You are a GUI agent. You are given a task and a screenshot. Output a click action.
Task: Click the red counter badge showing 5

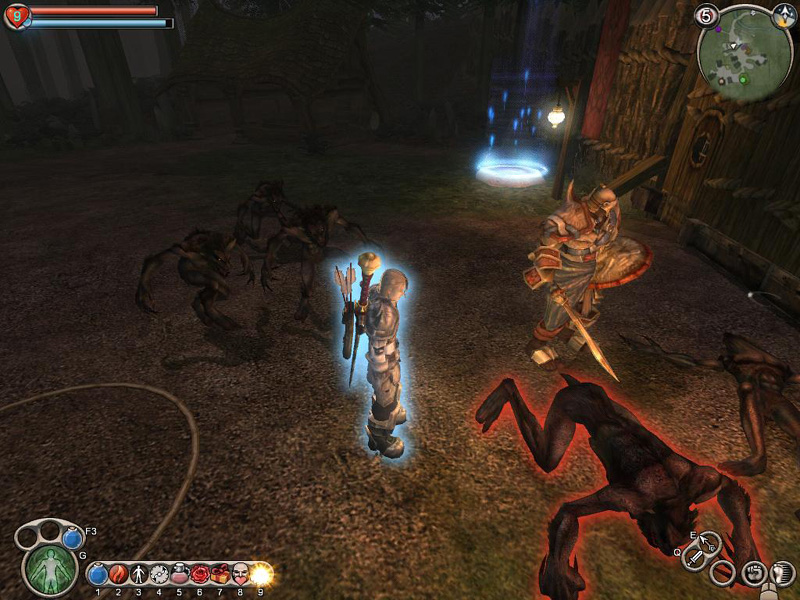(x=707, y=15)
